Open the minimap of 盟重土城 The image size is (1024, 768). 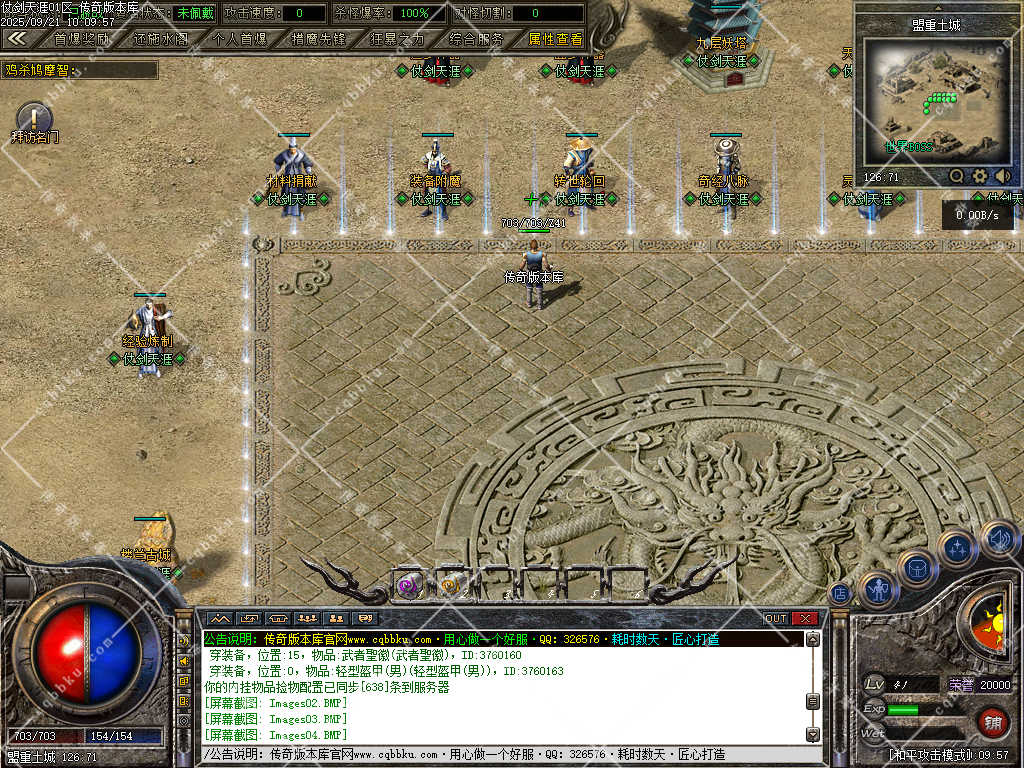click(x=936, y=98)
